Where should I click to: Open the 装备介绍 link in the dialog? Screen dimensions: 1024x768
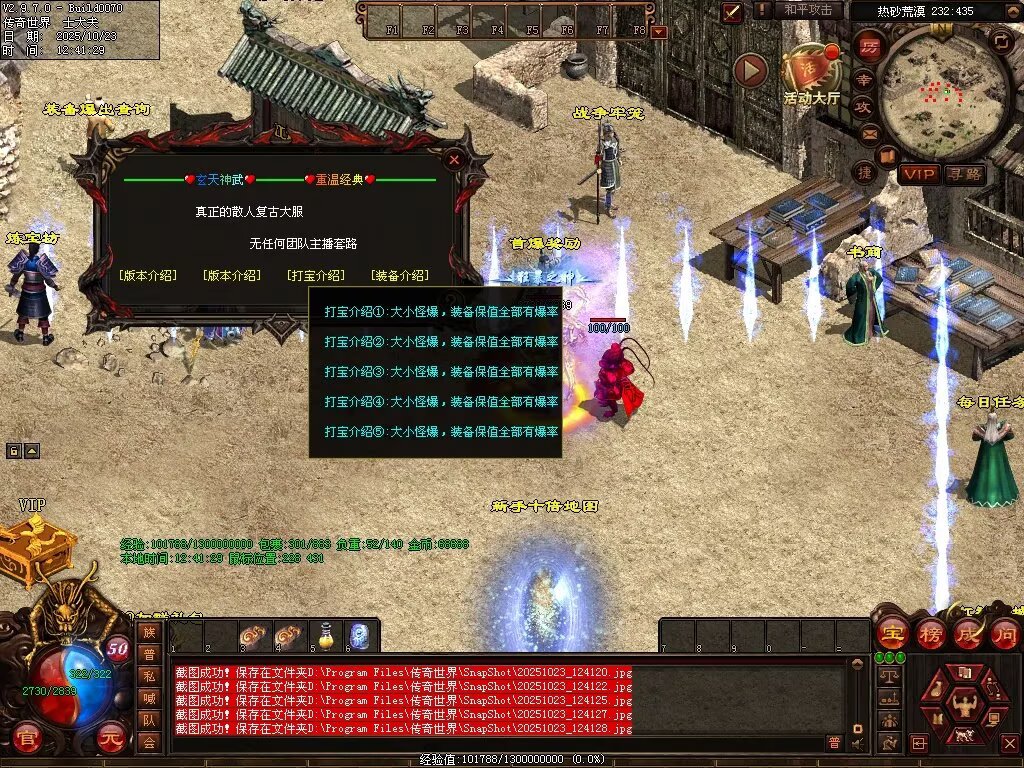[399, 275]
